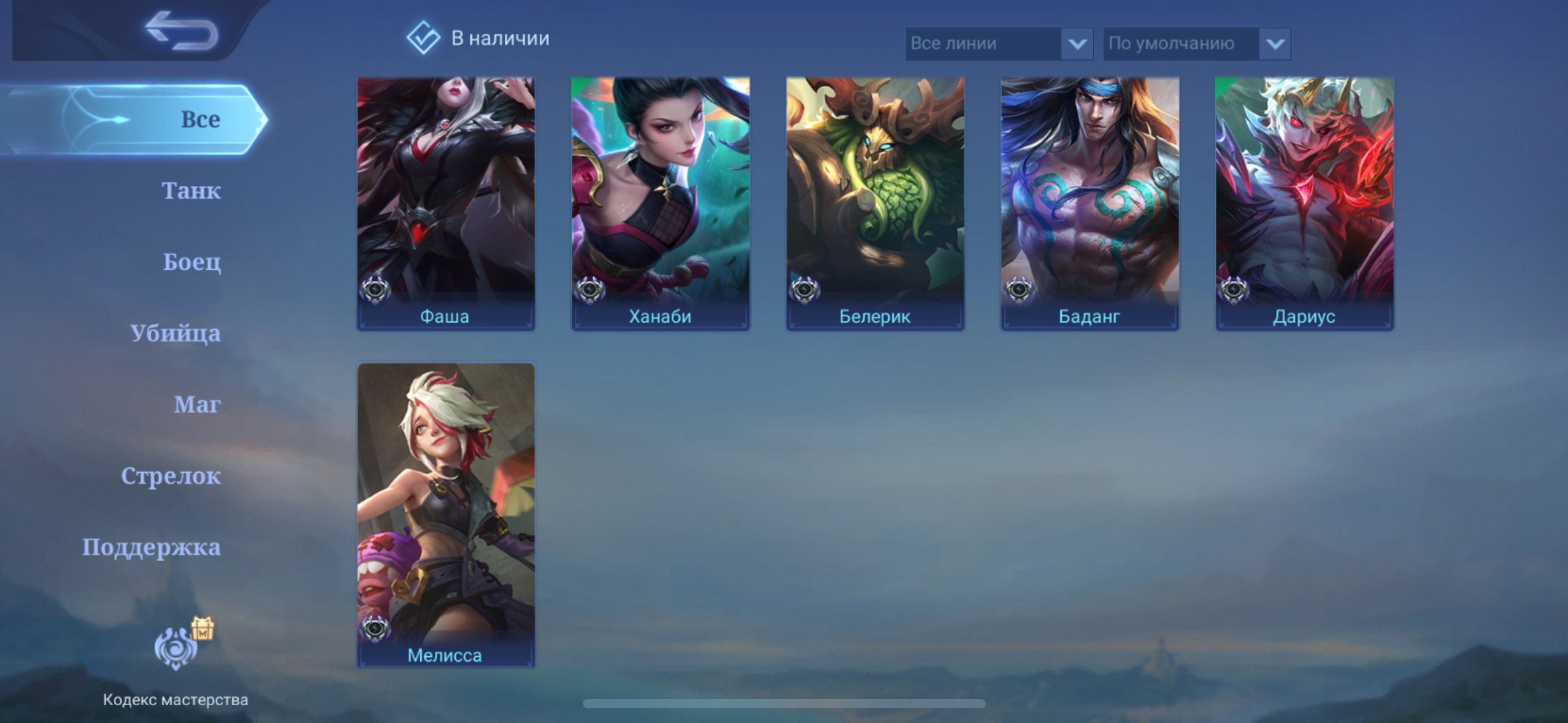Choose the "Стрелок" role tab
This screenshot has width=1568, height=723.
coord(171,475)
